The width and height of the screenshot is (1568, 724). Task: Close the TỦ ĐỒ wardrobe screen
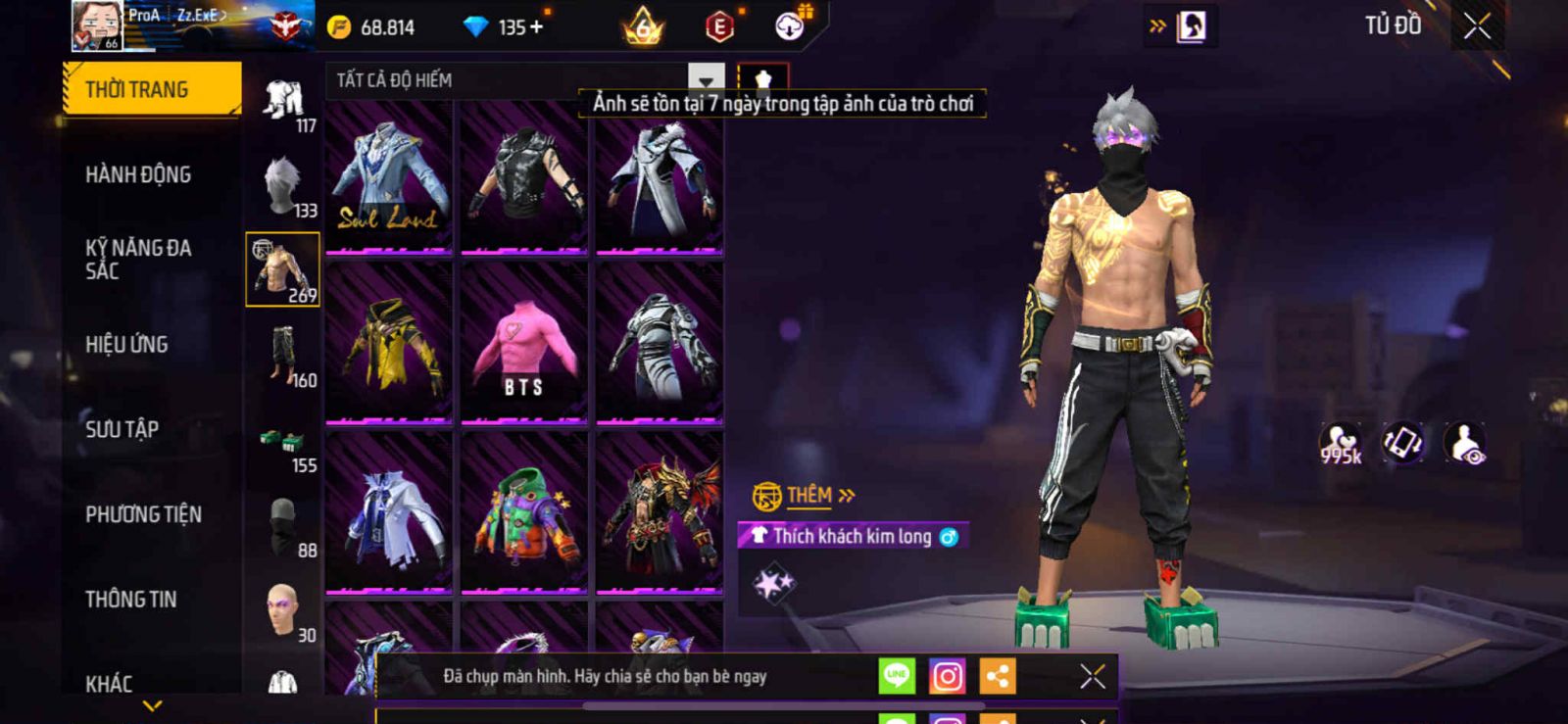coord(1477,26)
